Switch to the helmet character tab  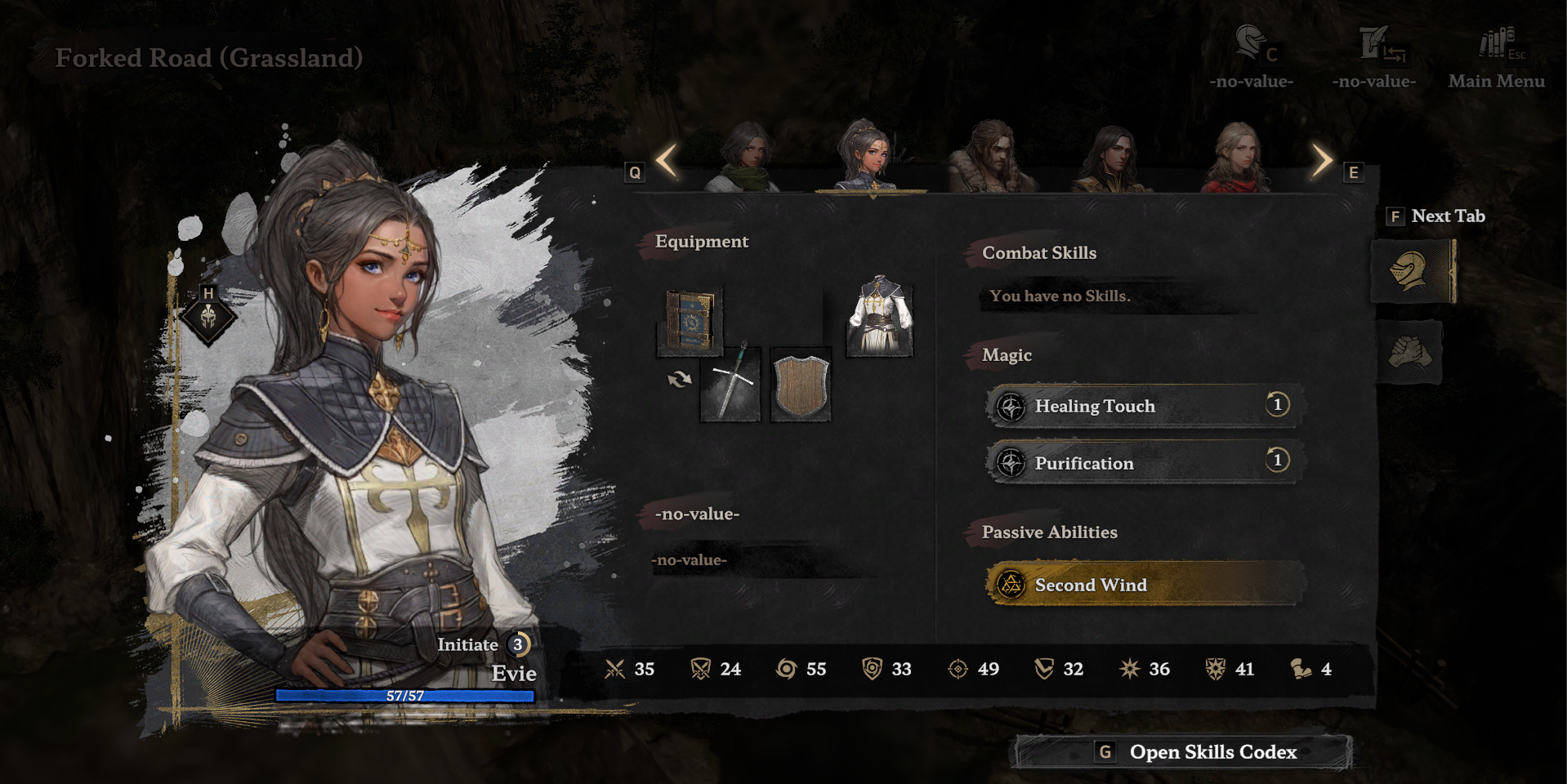(1411, 271)
